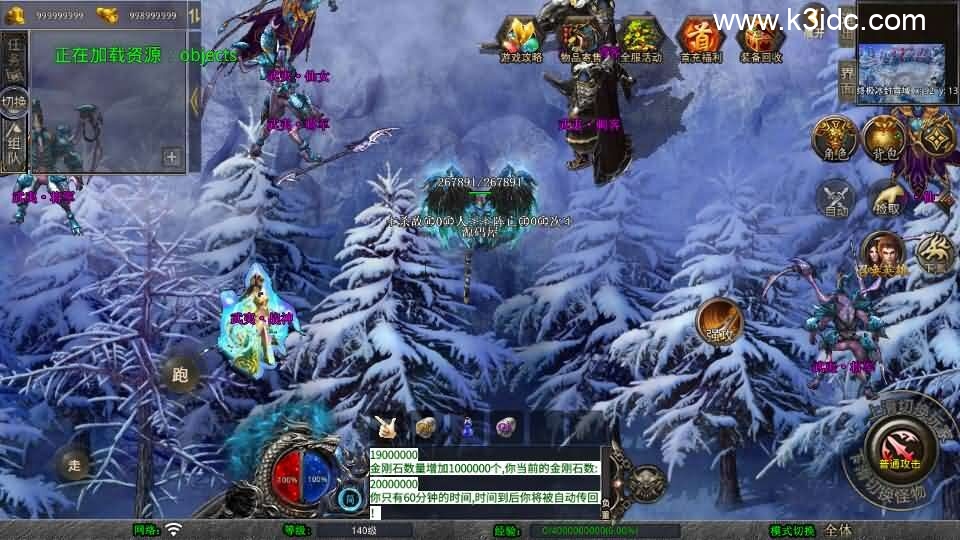Activate the 召唤英雄 summon hero button
The width and height of the screenshot is (960, 540).
point(882,254)
